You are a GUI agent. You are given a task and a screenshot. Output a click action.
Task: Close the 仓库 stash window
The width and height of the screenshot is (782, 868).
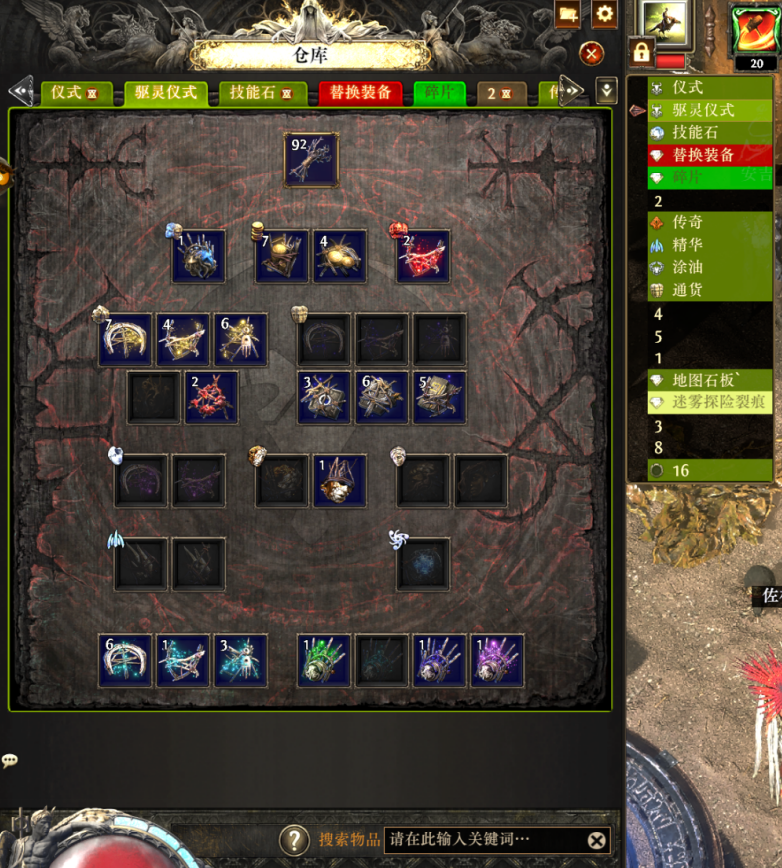[592, 54]
